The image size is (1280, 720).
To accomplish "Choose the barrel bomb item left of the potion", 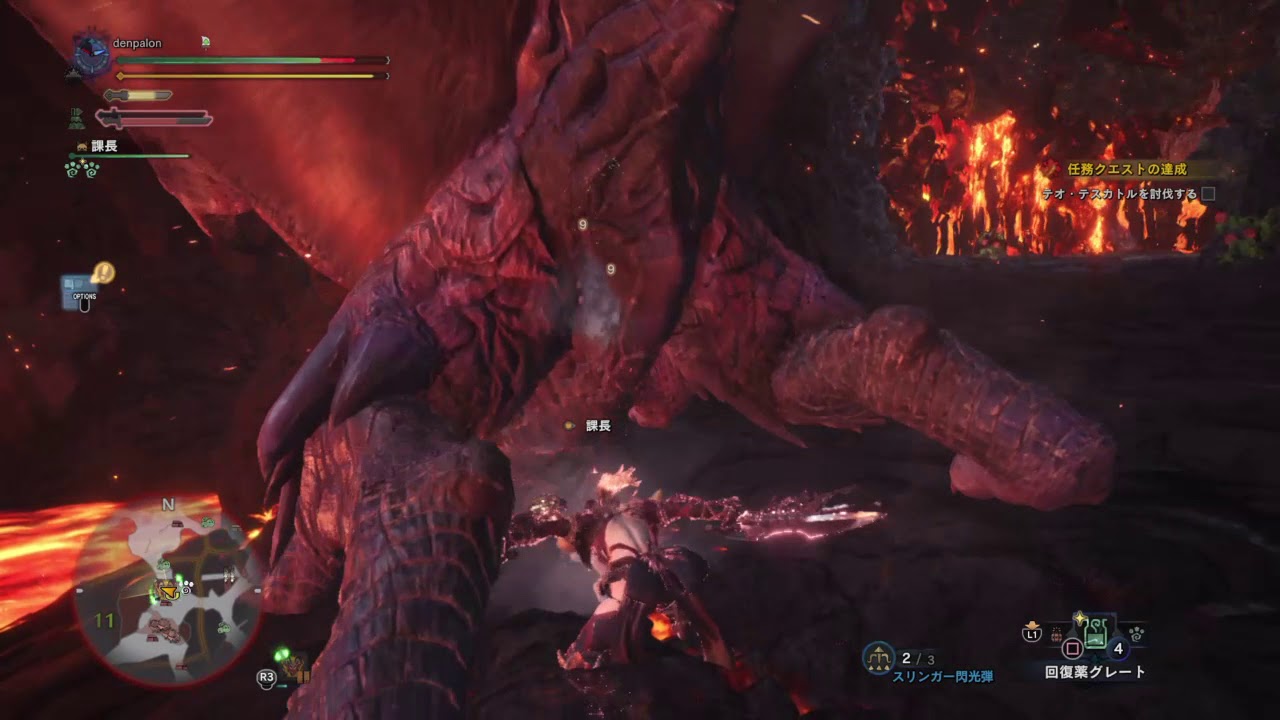I will [x=1056, y=633].
